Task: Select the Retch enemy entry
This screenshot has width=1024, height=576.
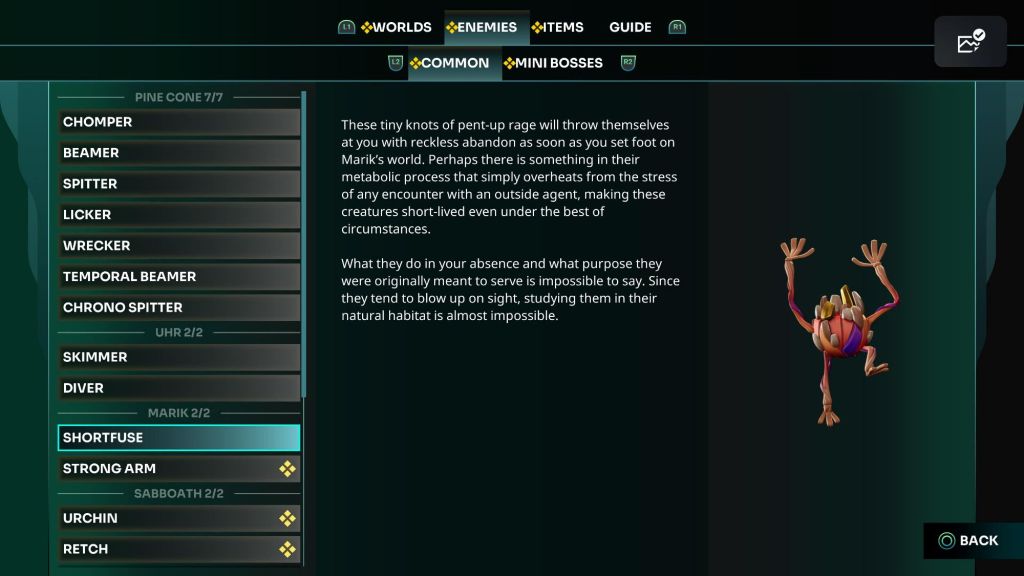Action: point(179,549)
